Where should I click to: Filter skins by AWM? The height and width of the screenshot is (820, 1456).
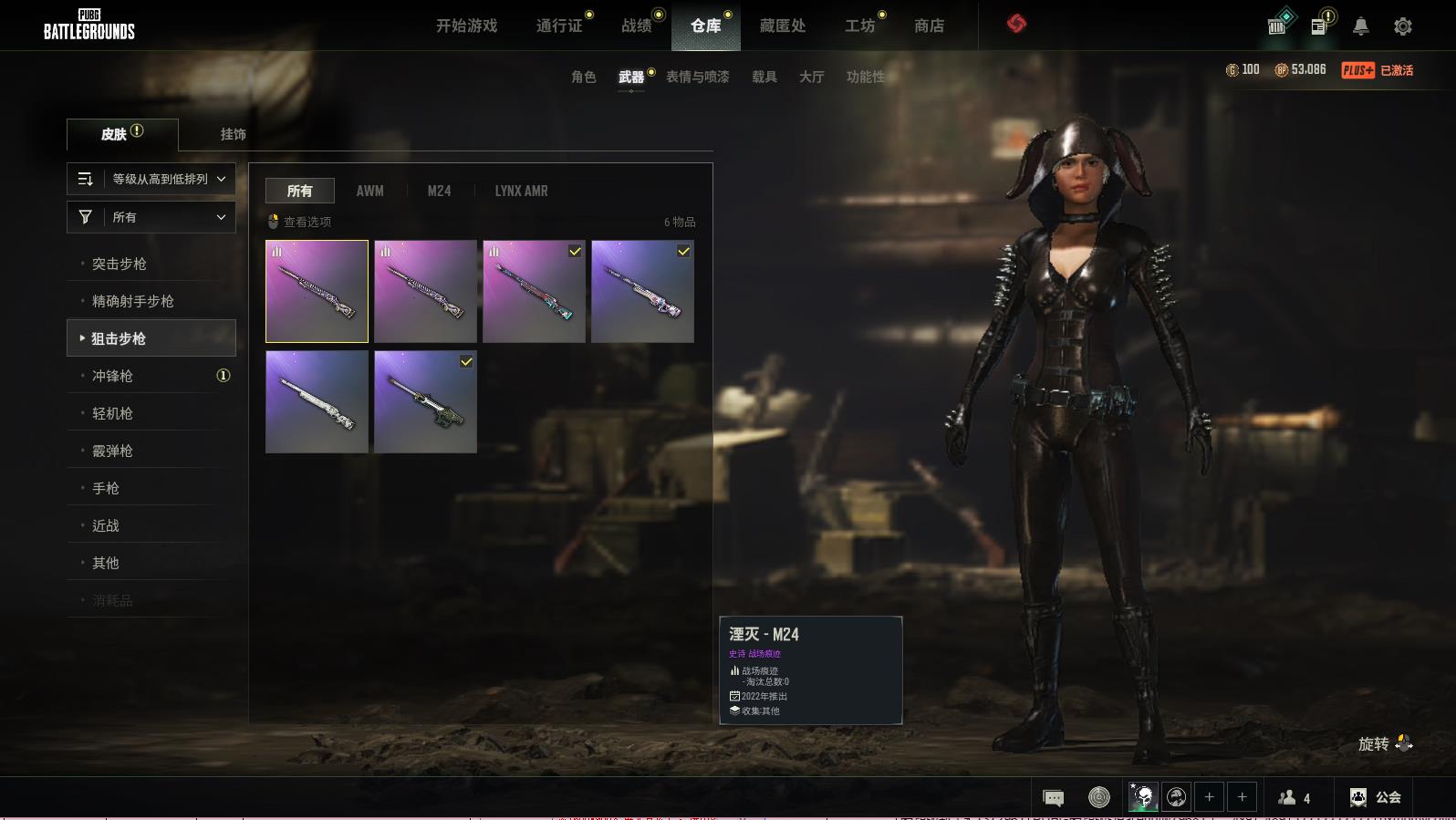pyautogui.click(x=369, y=191)
